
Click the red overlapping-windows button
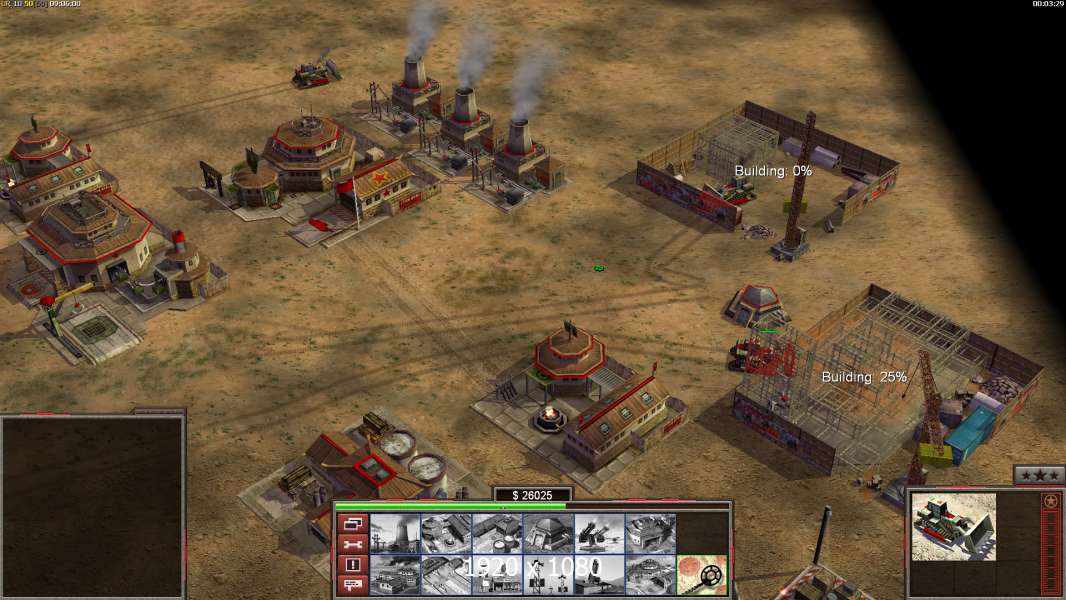352,523
